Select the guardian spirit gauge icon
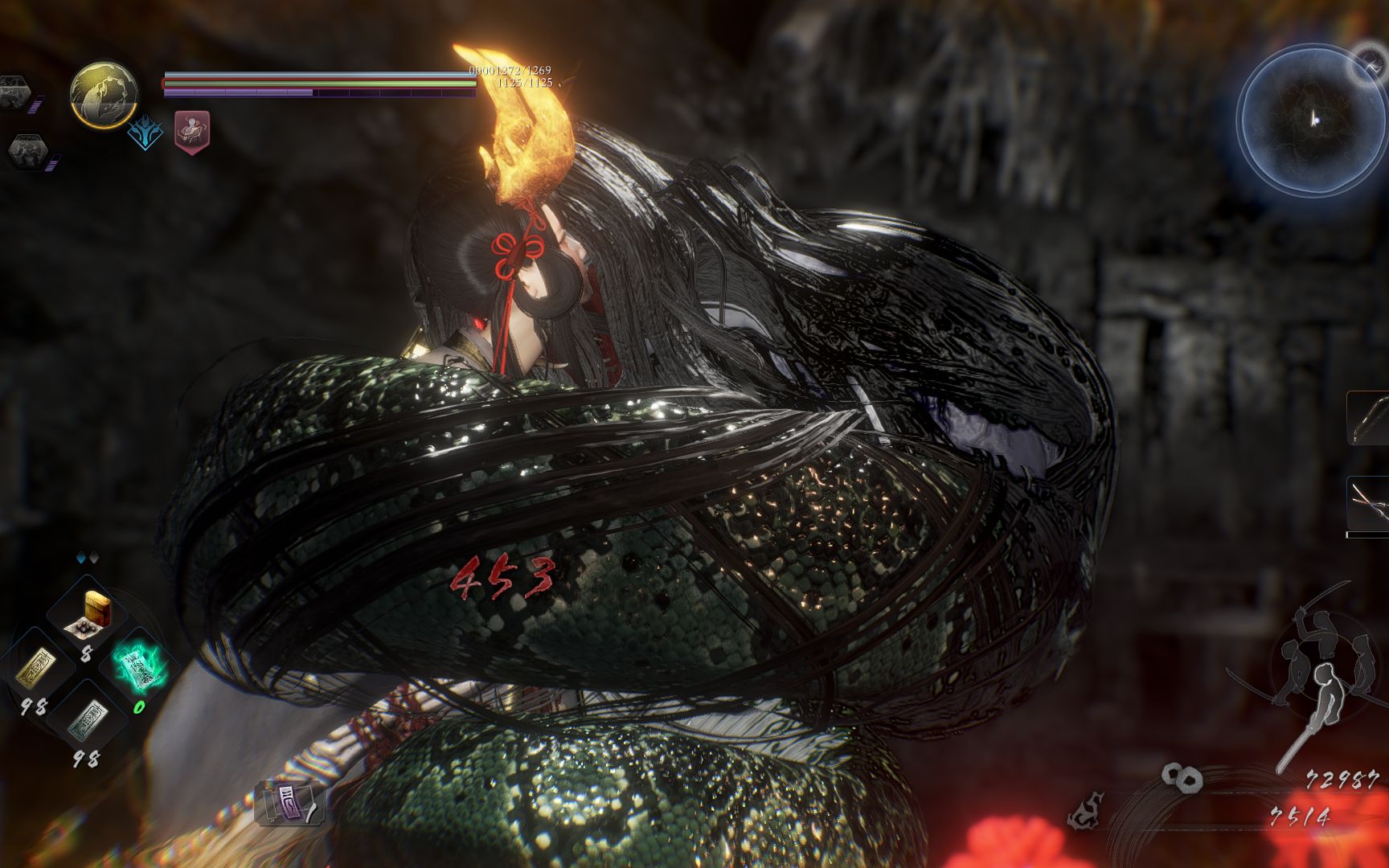This screenshot has height=868, width=1389. (x=103, y=94)
